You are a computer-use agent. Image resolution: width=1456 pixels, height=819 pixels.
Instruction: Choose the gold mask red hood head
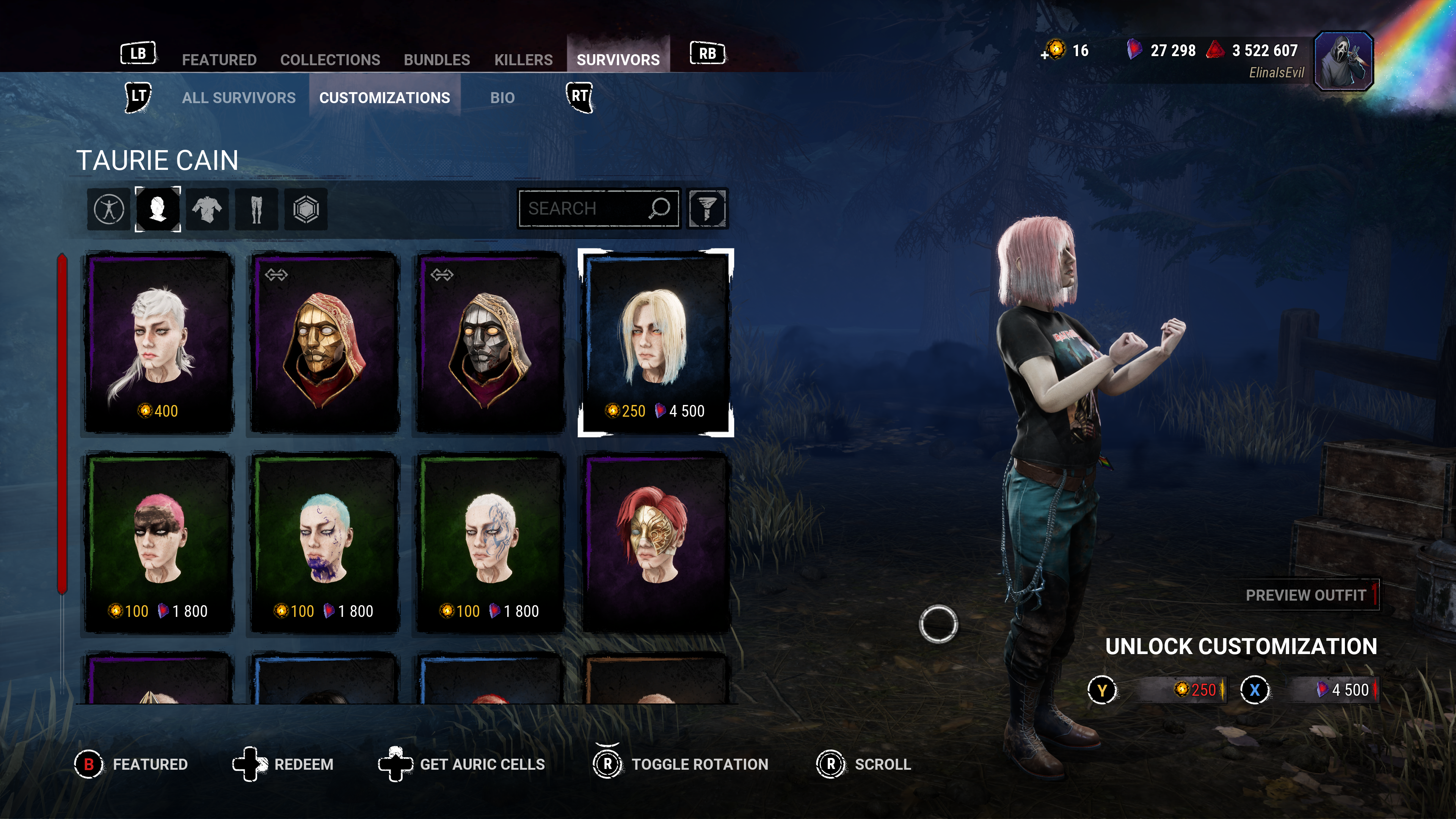pos(325,342)
